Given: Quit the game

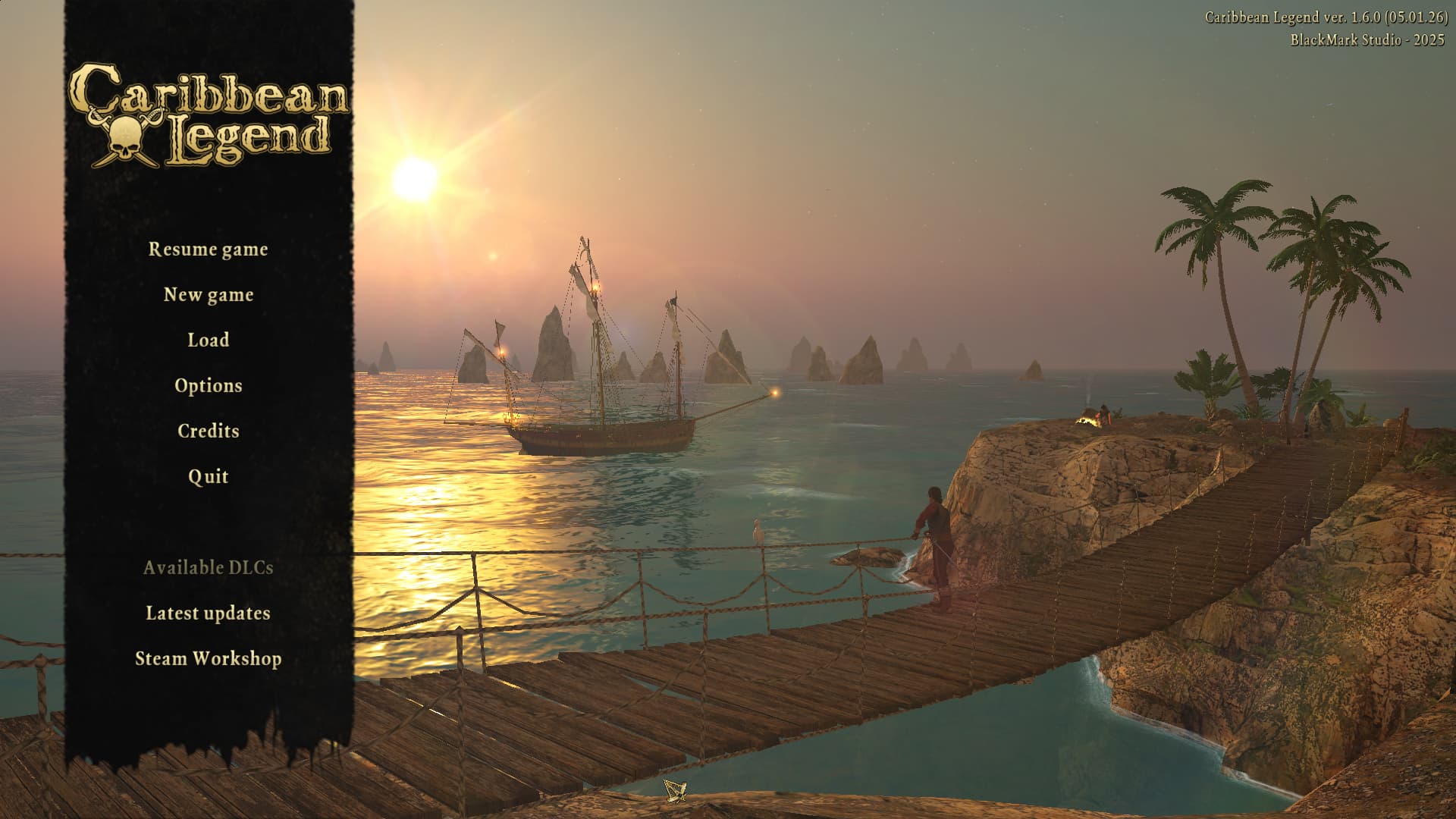Looking at the screenshot, I should [x=208, y=477].
